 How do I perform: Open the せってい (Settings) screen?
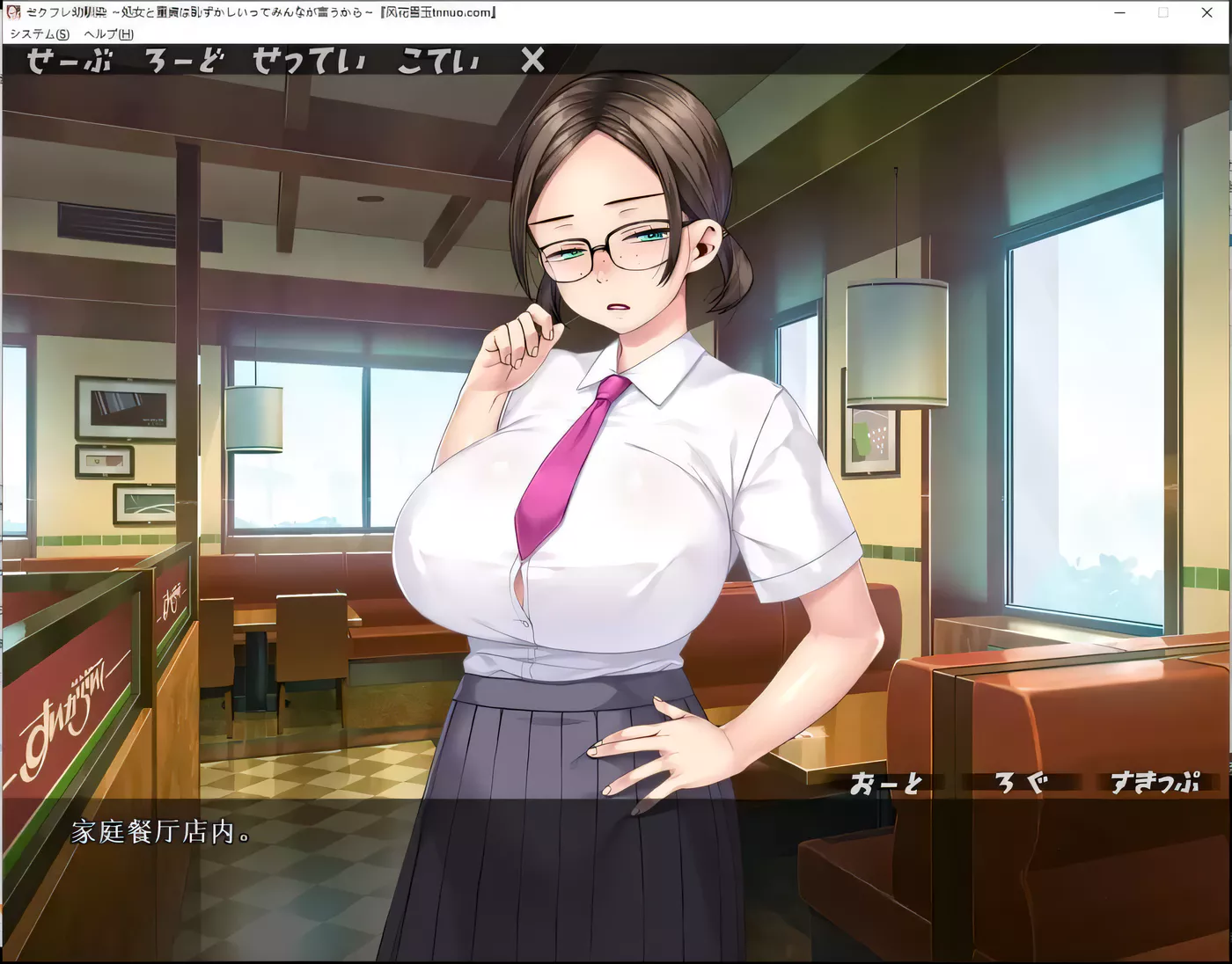tap(308, 61)
